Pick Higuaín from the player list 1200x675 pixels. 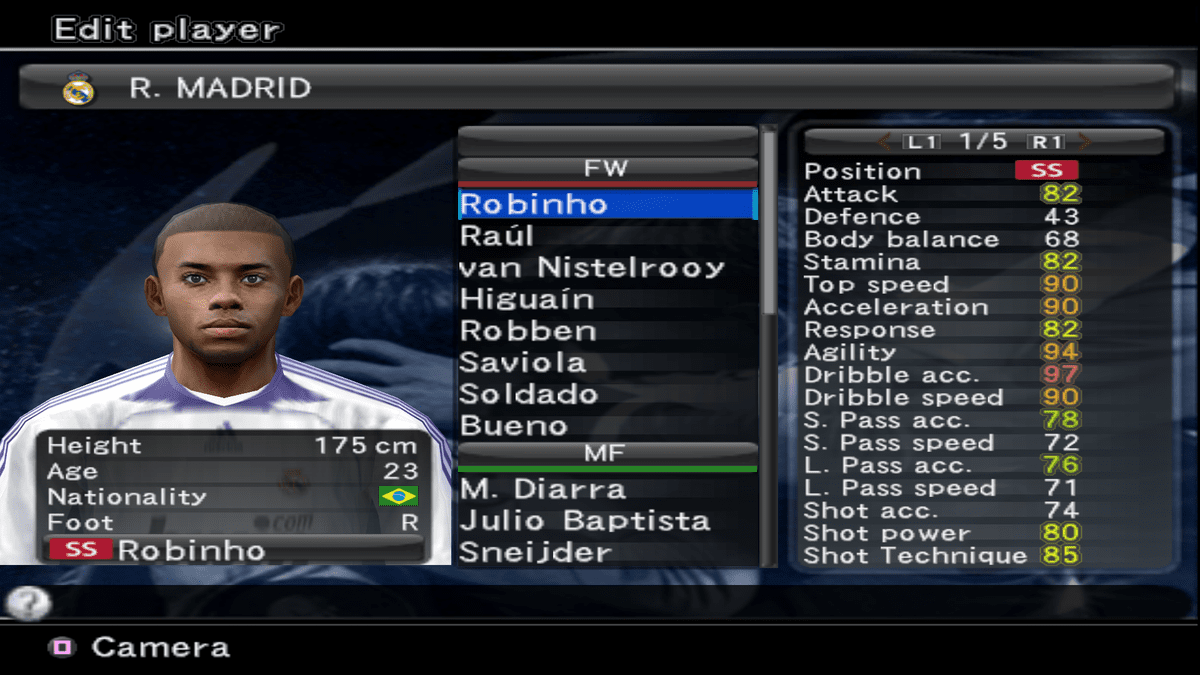click(x=527, y=299)
